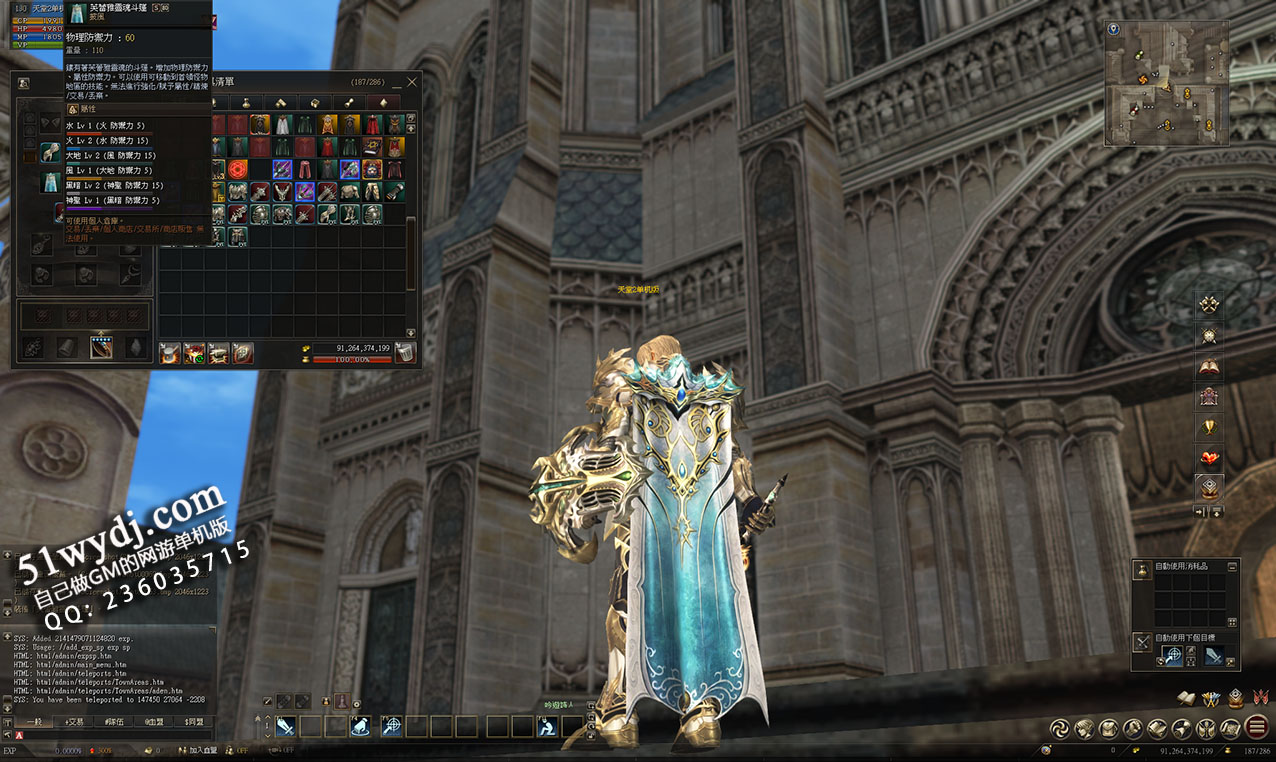Select the red magic circle item
The height and width of the screenshot is (762, 1276).
[x=238, y=169]
